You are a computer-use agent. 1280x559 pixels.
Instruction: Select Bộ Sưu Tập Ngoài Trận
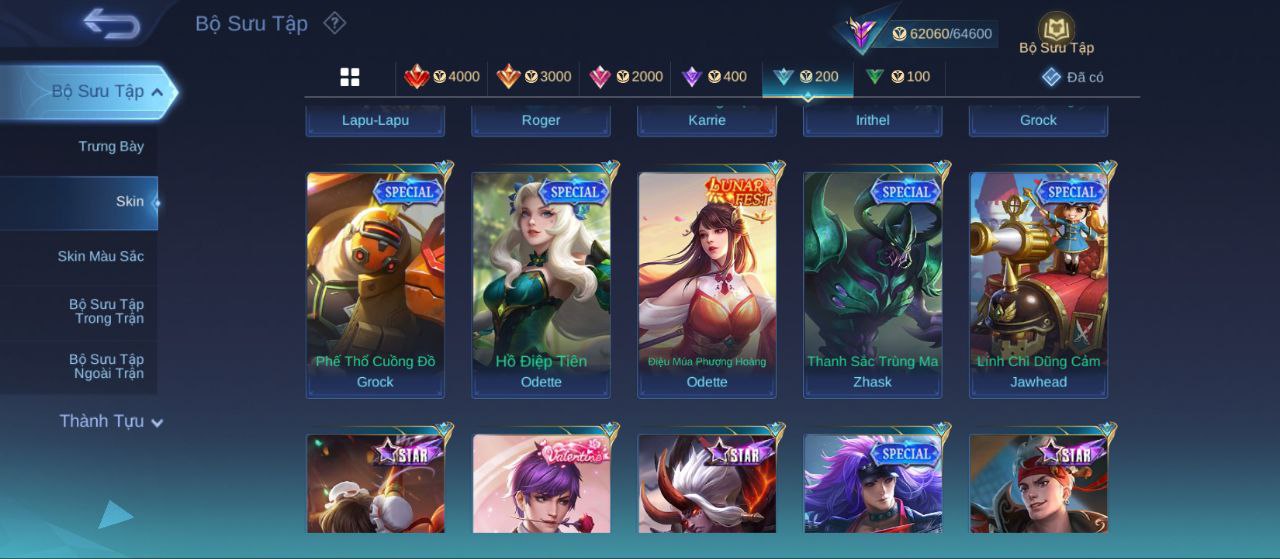coord(106,367)
